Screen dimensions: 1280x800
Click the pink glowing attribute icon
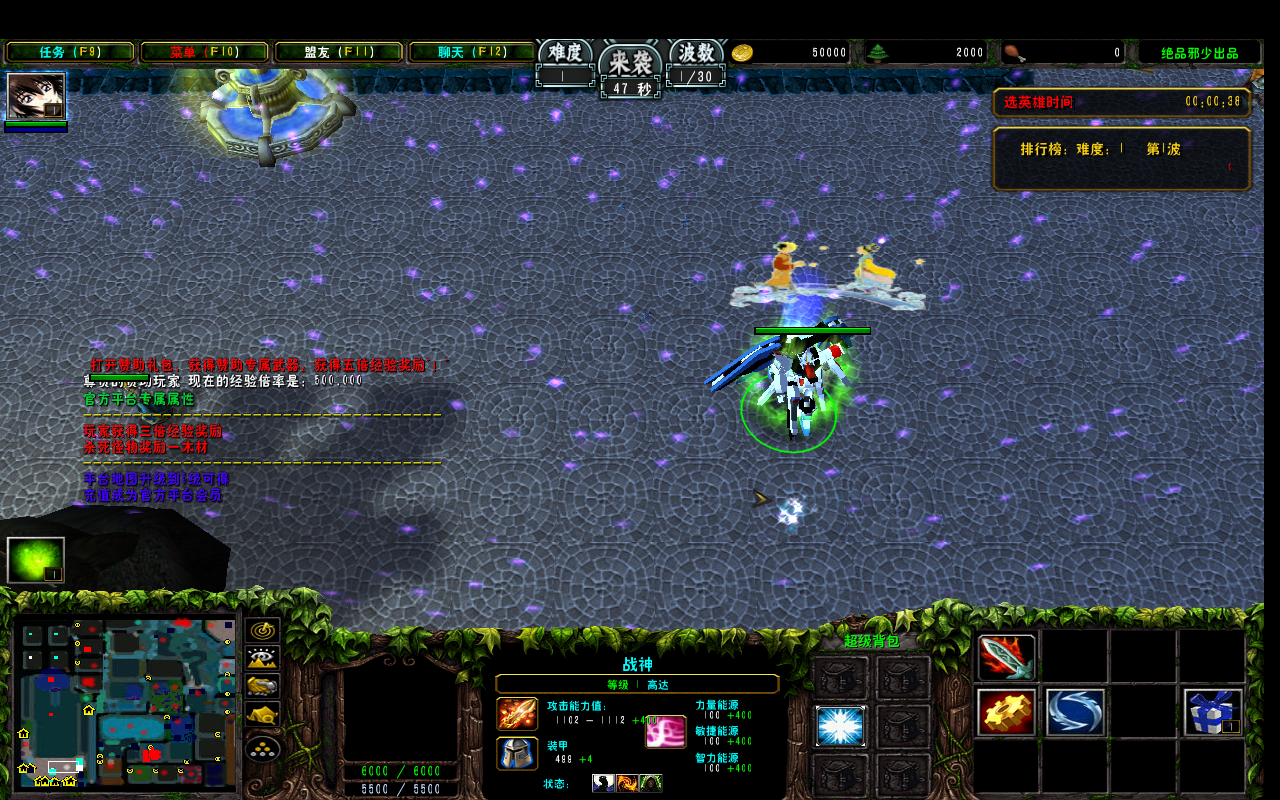[665, 731]
